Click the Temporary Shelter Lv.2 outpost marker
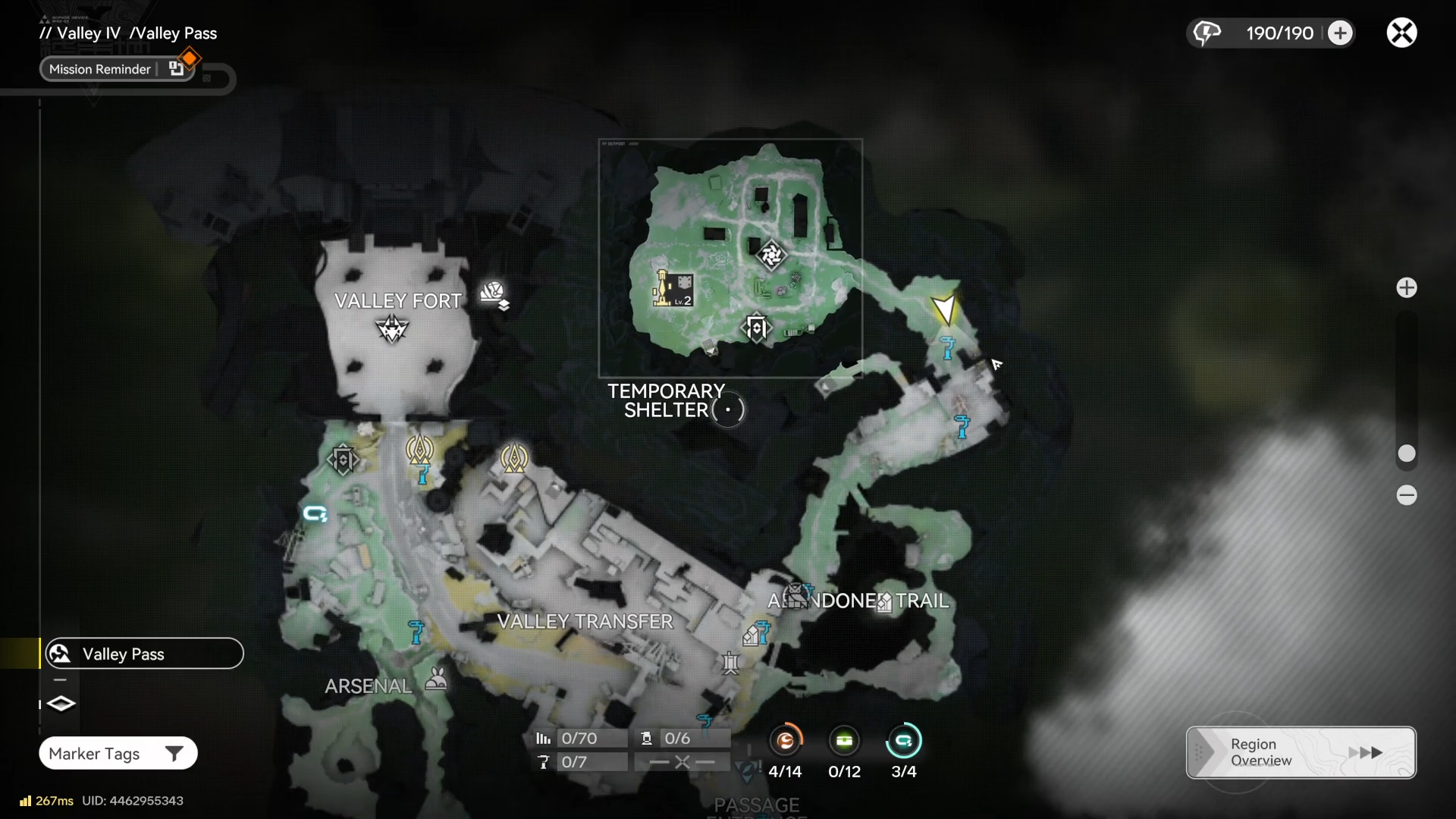 coord(673,289)
